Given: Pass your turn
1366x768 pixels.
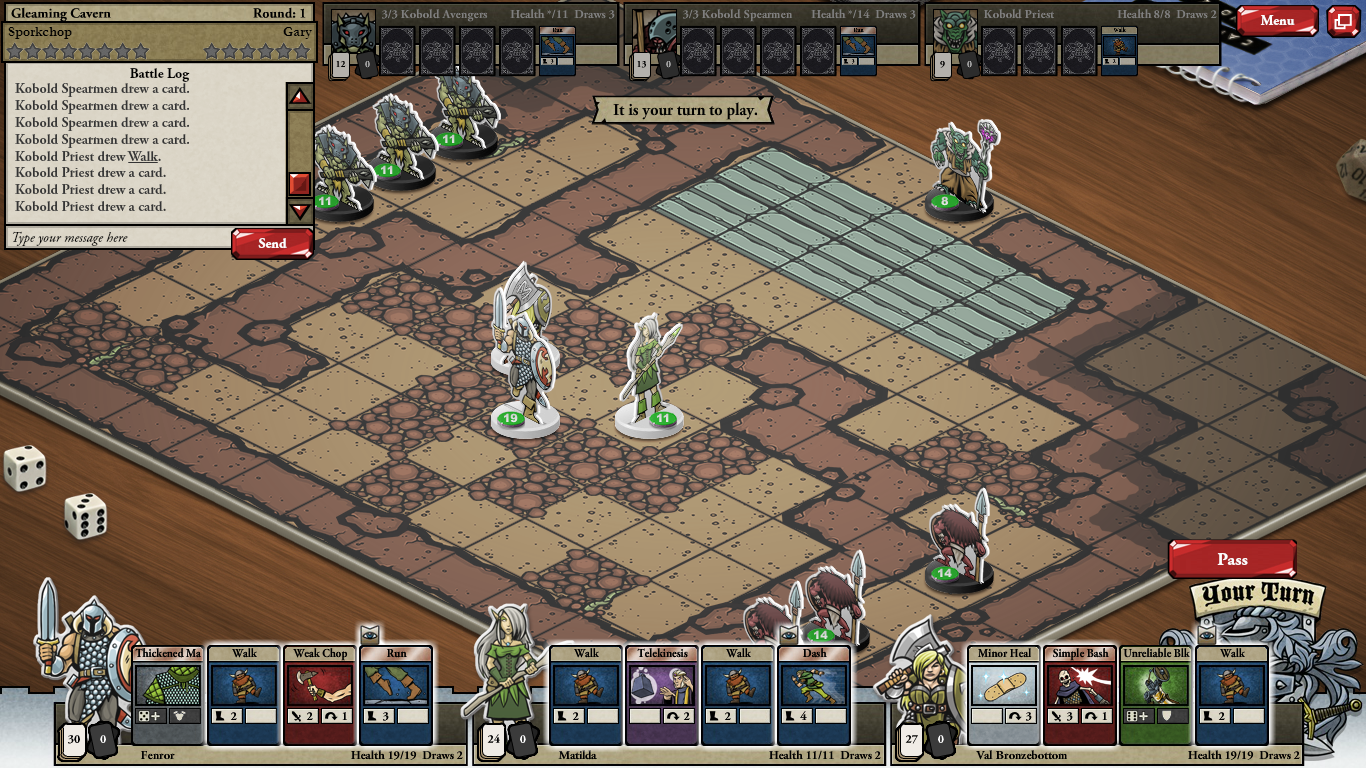Looking at the screenshot, I should pos(1232,559).
